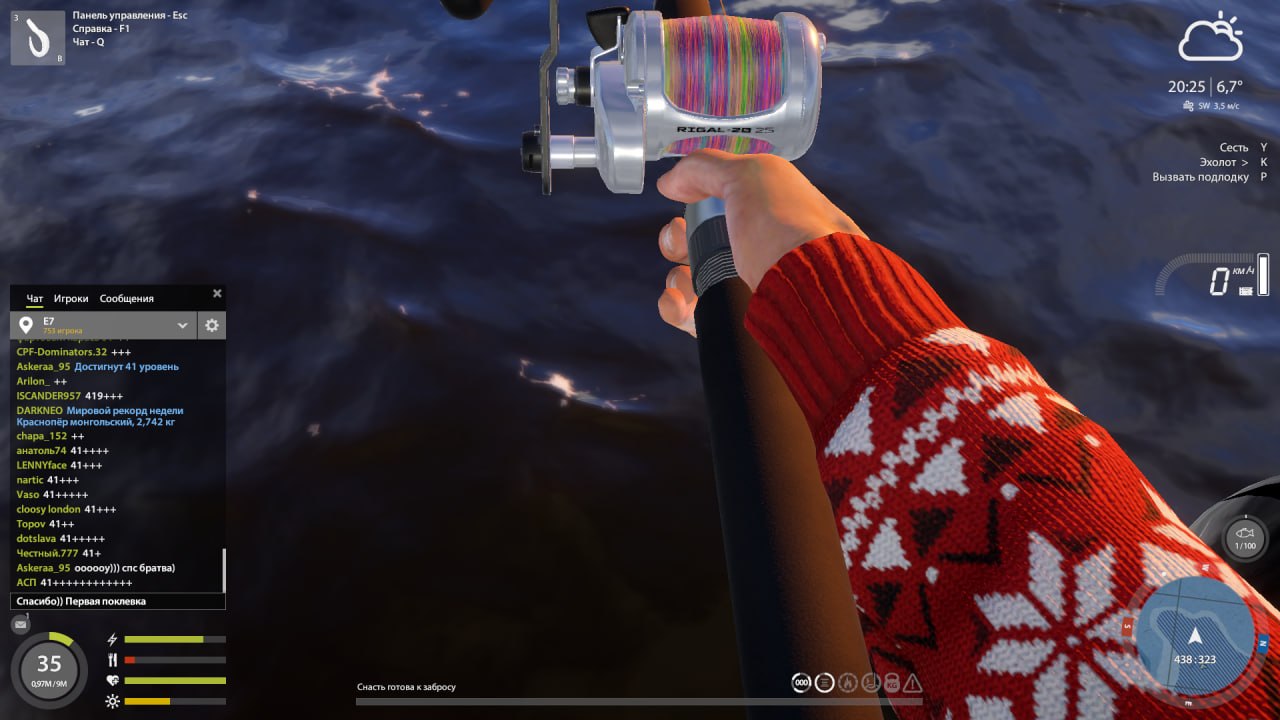Open the mail envelope notification
The image size is (1280, 720).
[20, 624]
